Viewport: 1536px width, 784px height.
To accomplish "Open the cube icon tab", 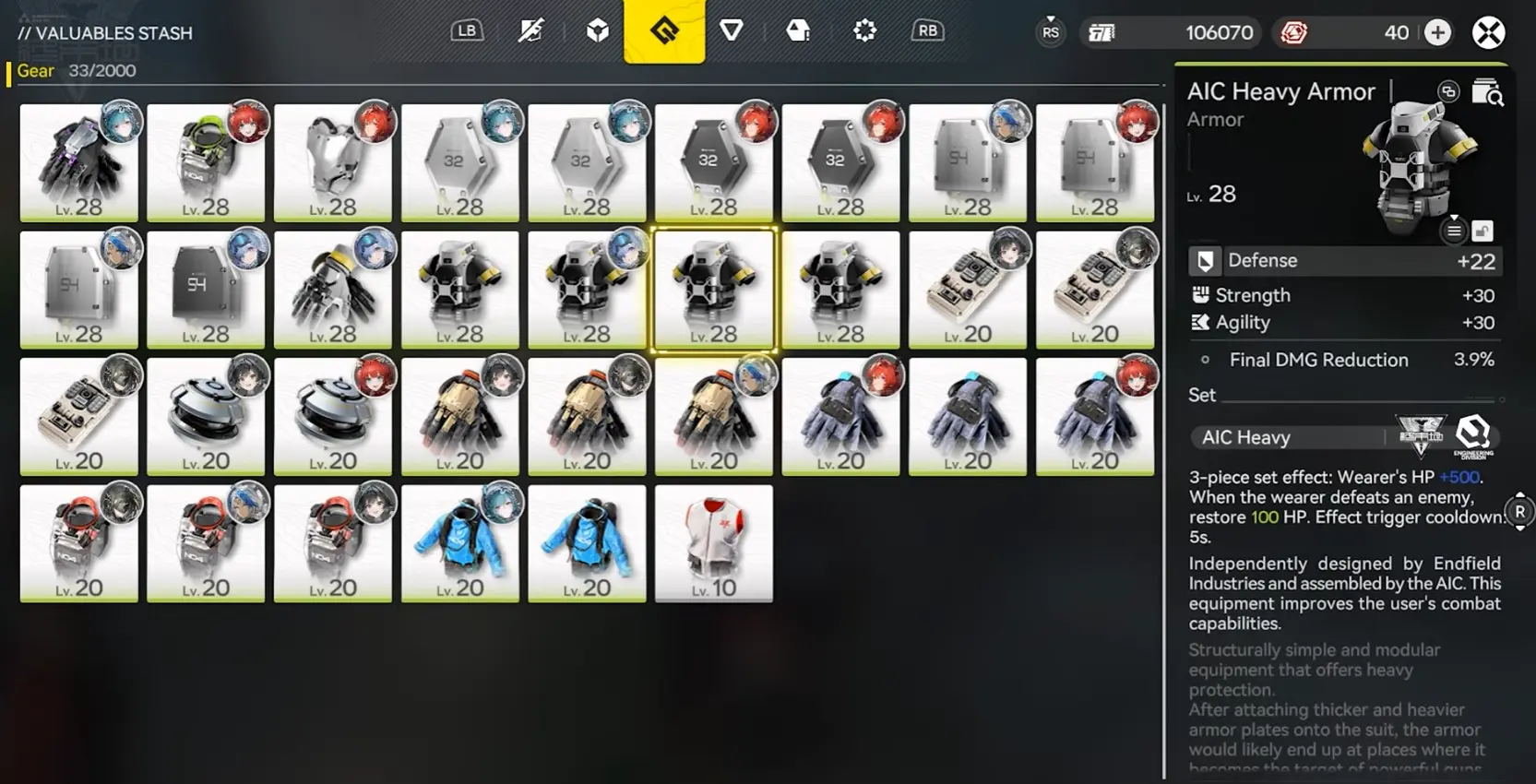I will click(x=598, y=31).
